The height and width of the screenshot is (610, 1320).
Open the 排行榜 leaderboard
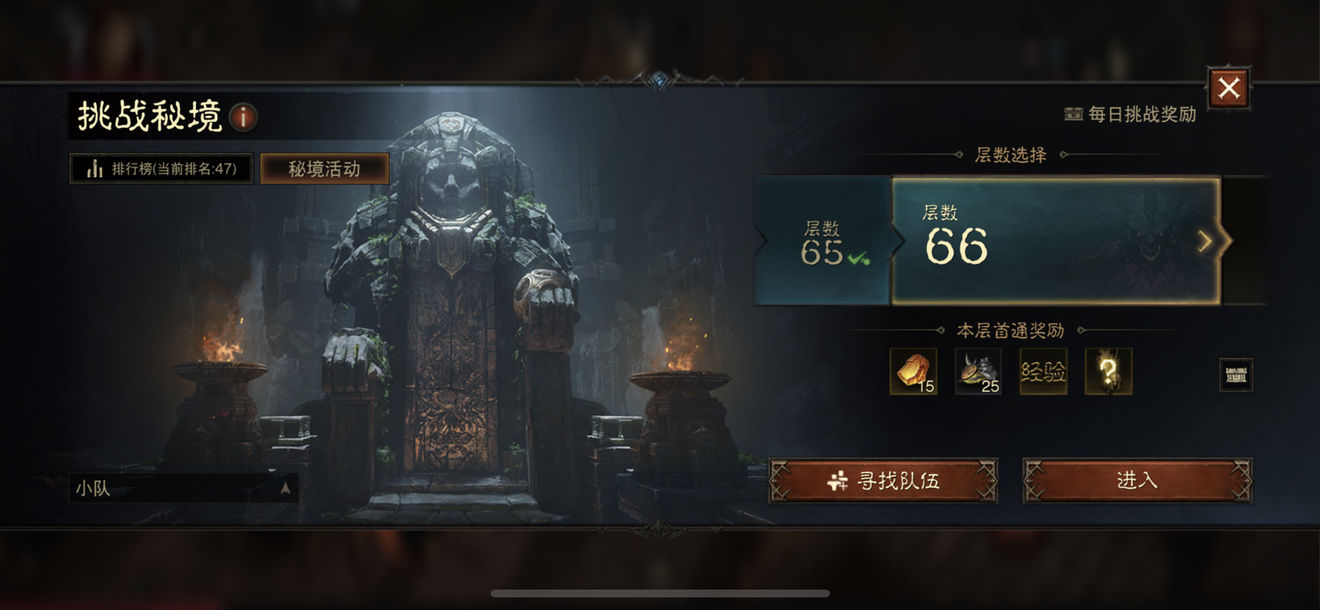[x=161, y=169]
